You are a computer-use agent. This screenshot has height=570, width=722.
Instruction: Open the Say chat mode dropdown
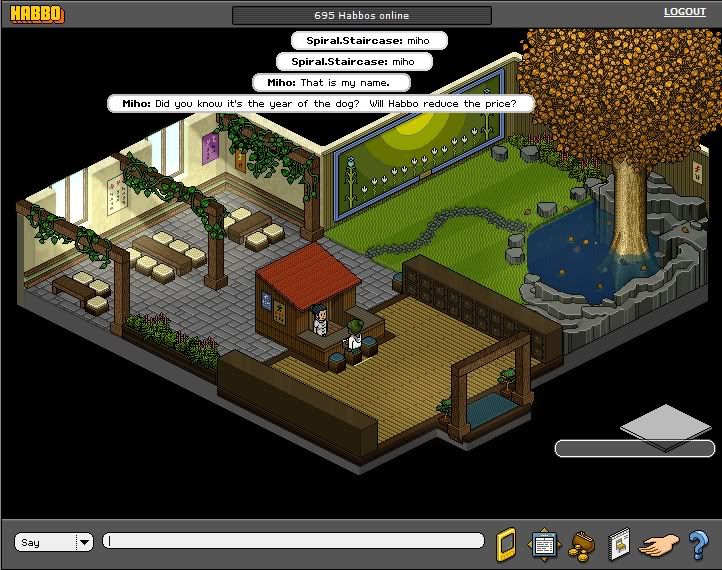point(84,542)
